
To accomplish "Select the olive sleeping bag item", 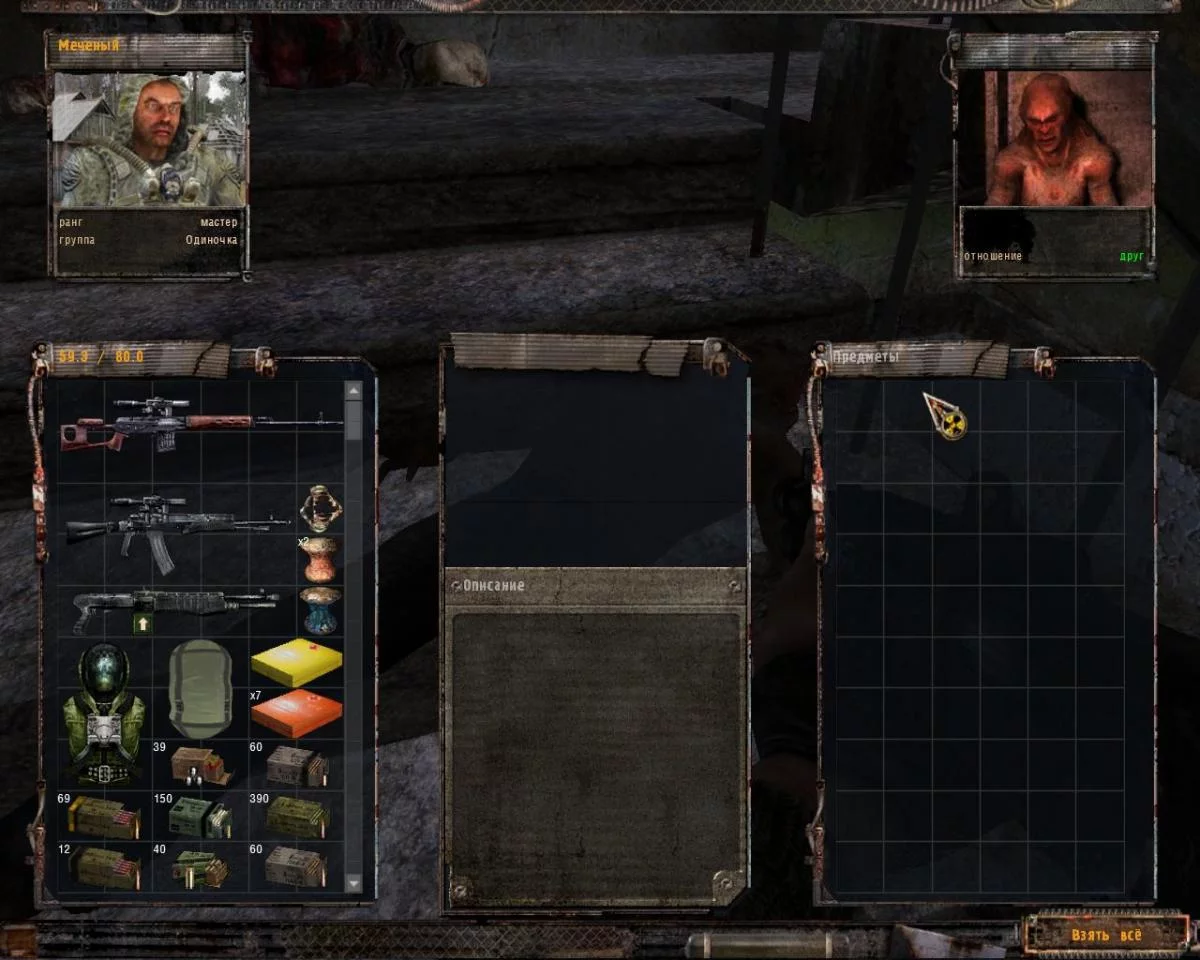I will pos(200,689).
